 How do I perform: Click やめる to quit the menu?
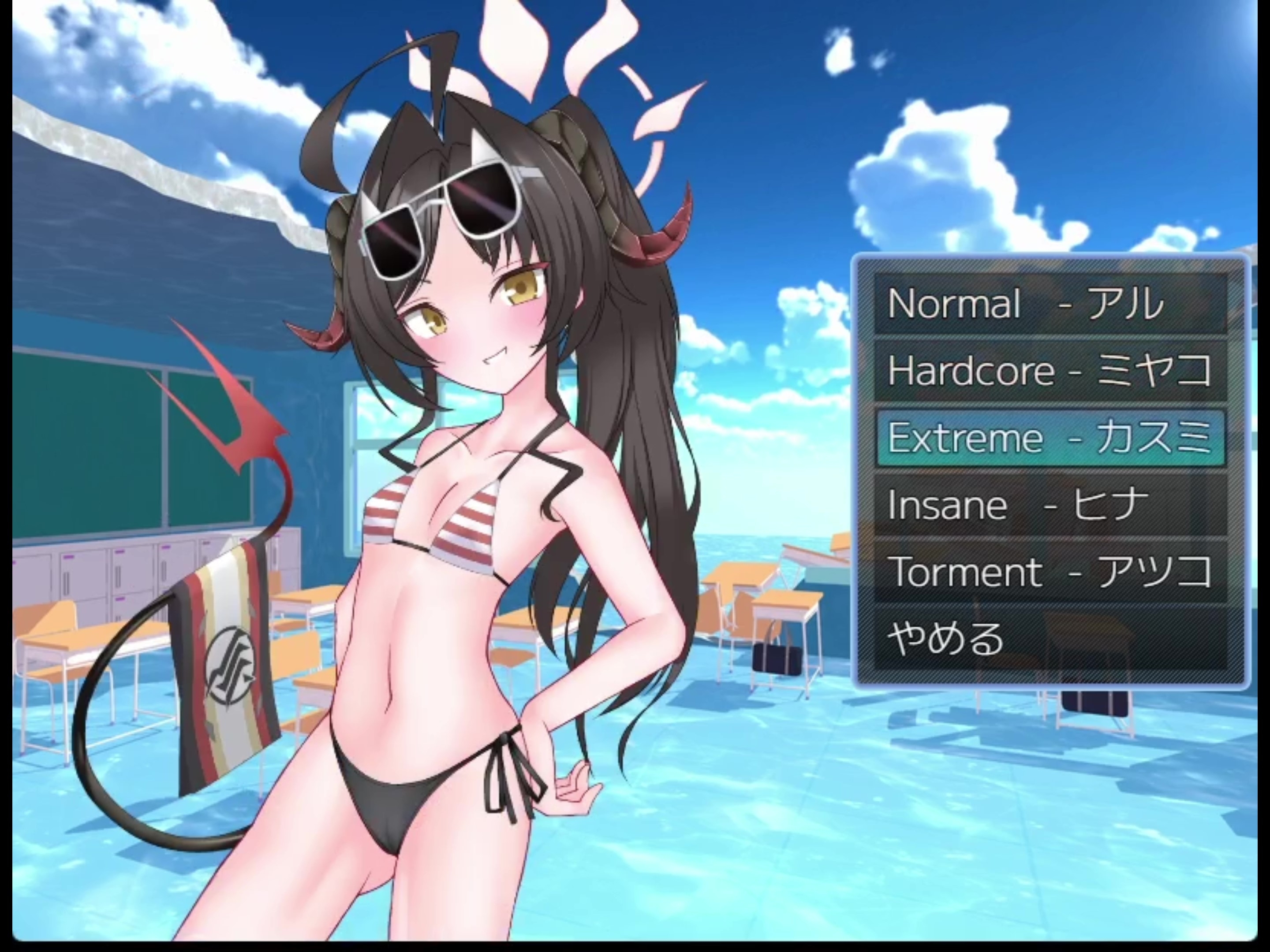(1050, 639)
